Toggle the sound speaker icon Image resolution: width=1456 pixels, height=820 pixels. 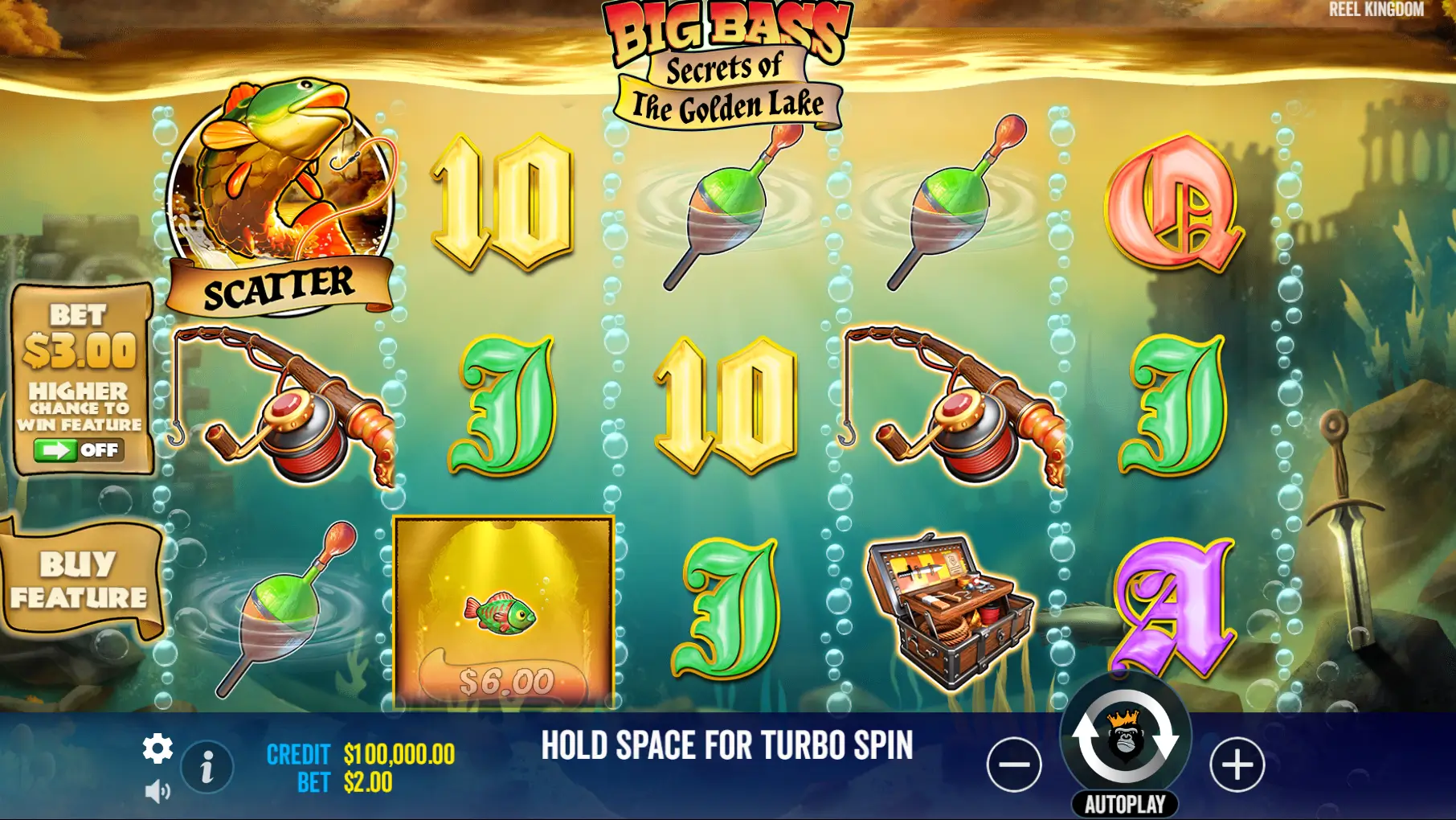[x=157, y=792]
